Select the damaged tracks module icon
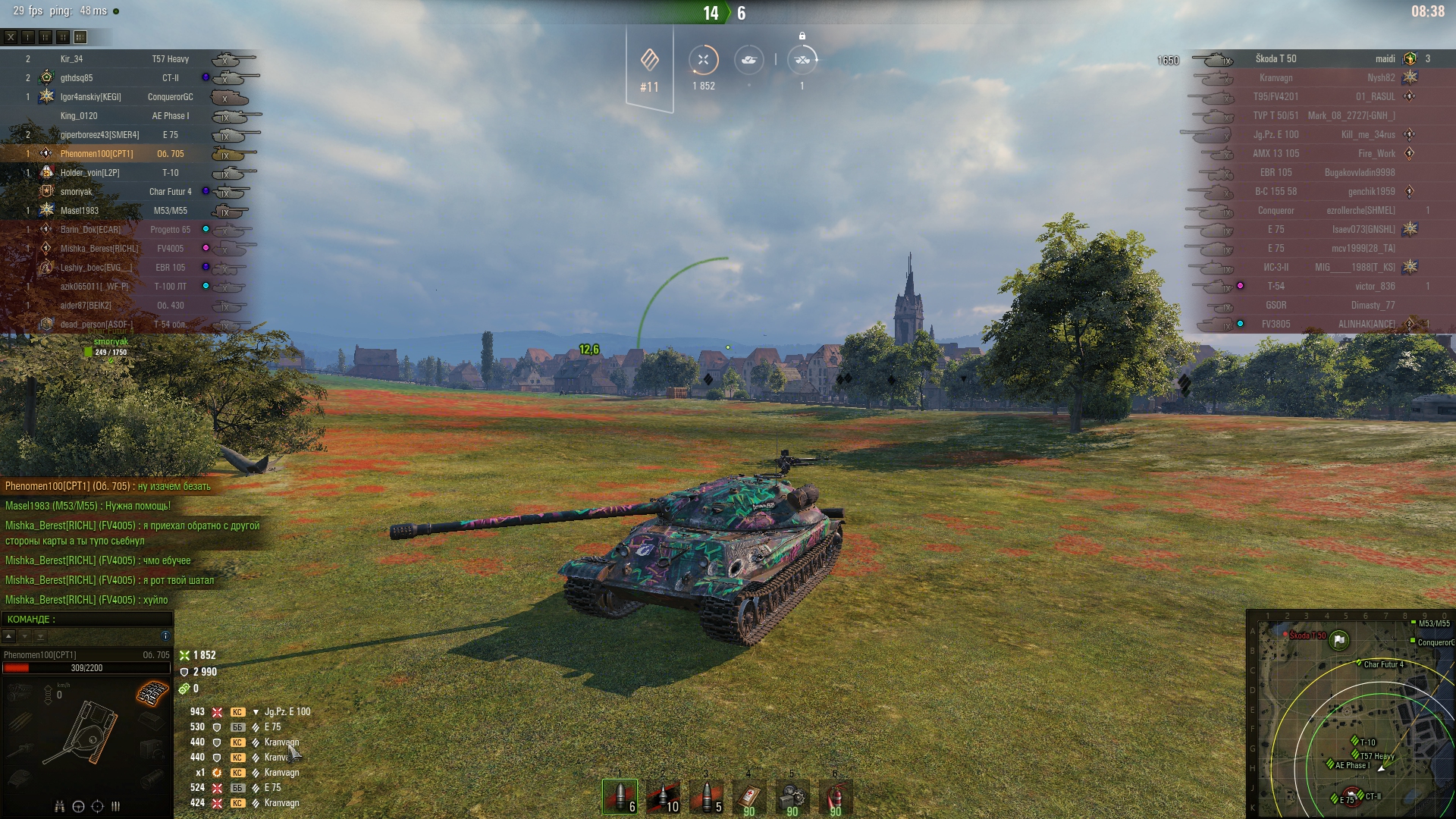The width and height of the screenshot is (1456, 819). click(x=152, y=692)
